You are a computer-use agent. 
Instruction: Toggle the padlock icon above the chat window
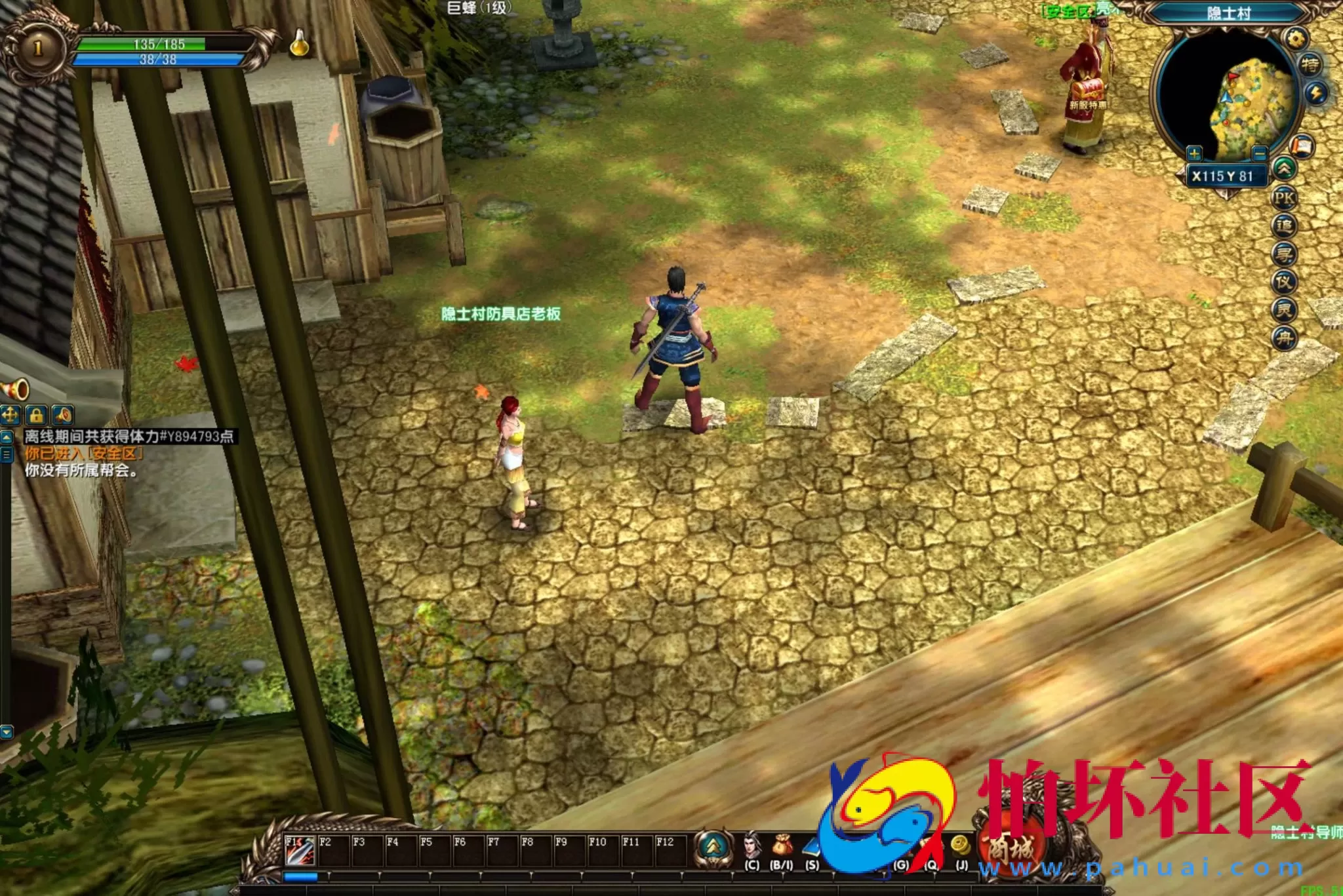[x=36, y=415]
